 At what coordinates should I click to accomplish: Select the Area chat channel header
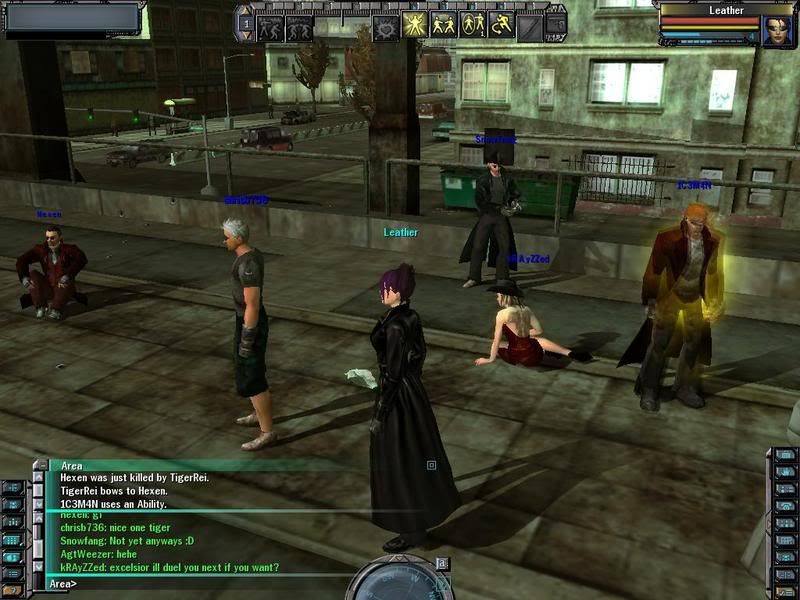72,465
